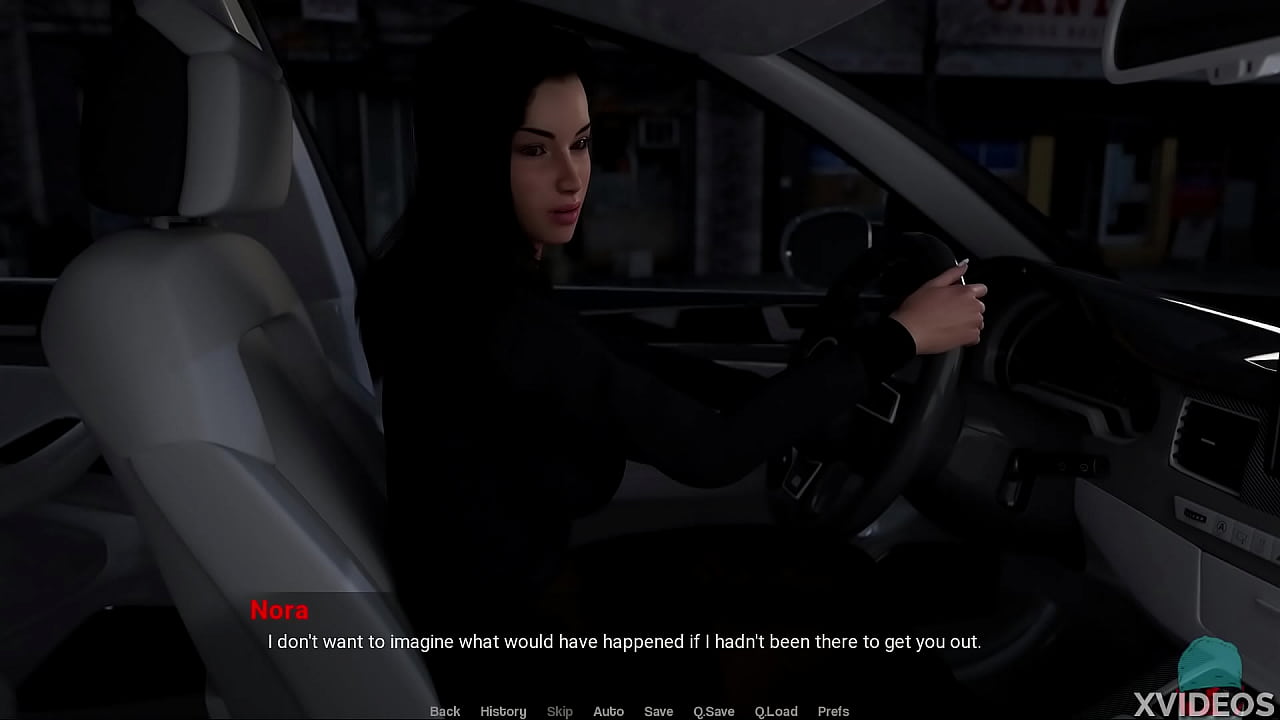
Task: Toggle Auto advance mode
Action: click(x=608, y=711)
